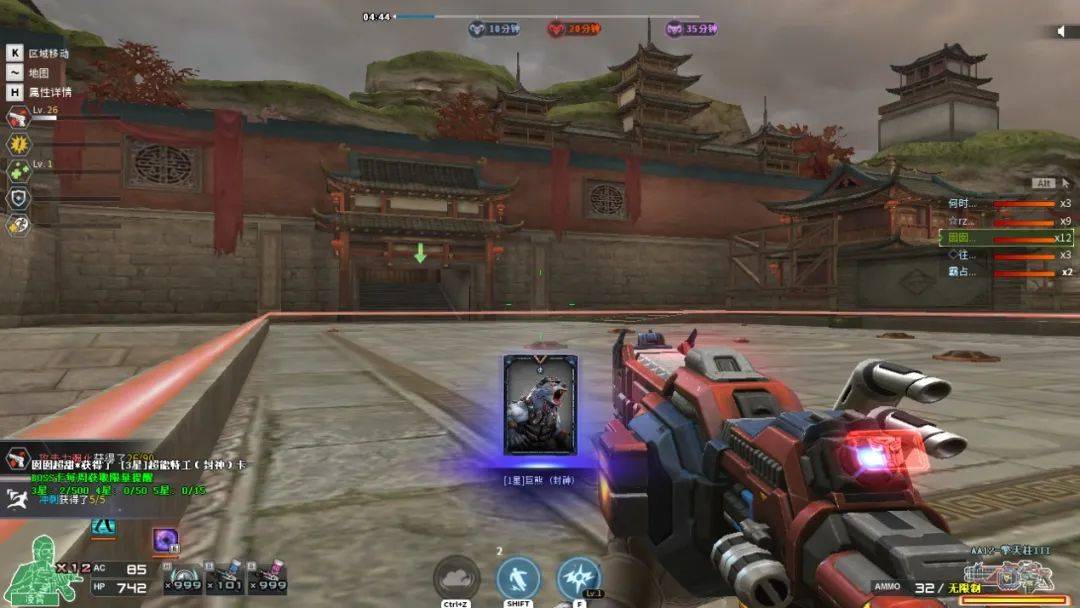Viewport: 1080px width, 608px height.
Task: Open the blue shield upgrade icon
Action: pos(18,198)
